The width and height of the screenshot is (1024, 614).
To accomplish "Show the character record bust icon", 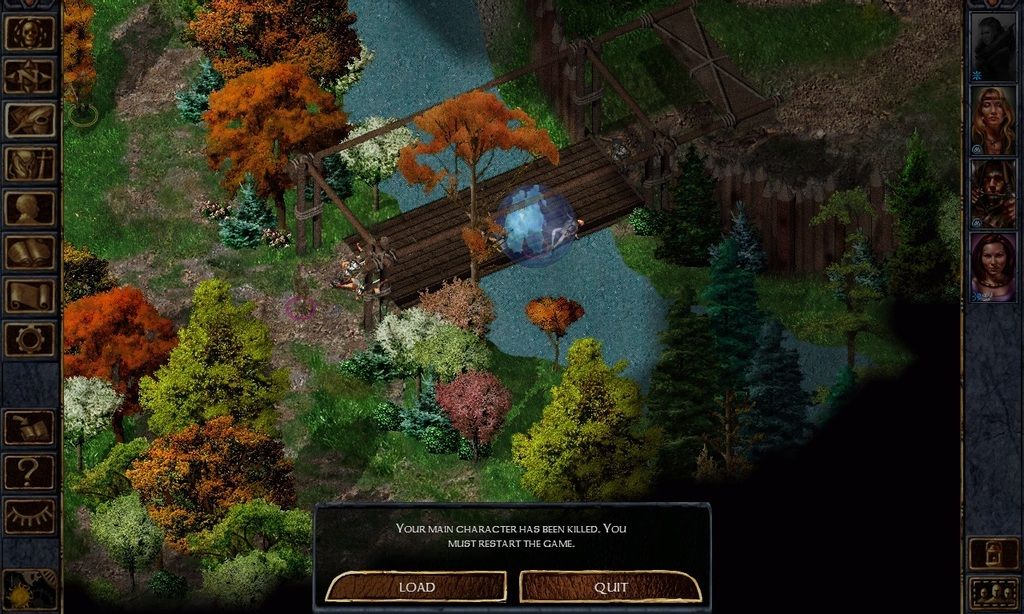I will pos(30,208).
